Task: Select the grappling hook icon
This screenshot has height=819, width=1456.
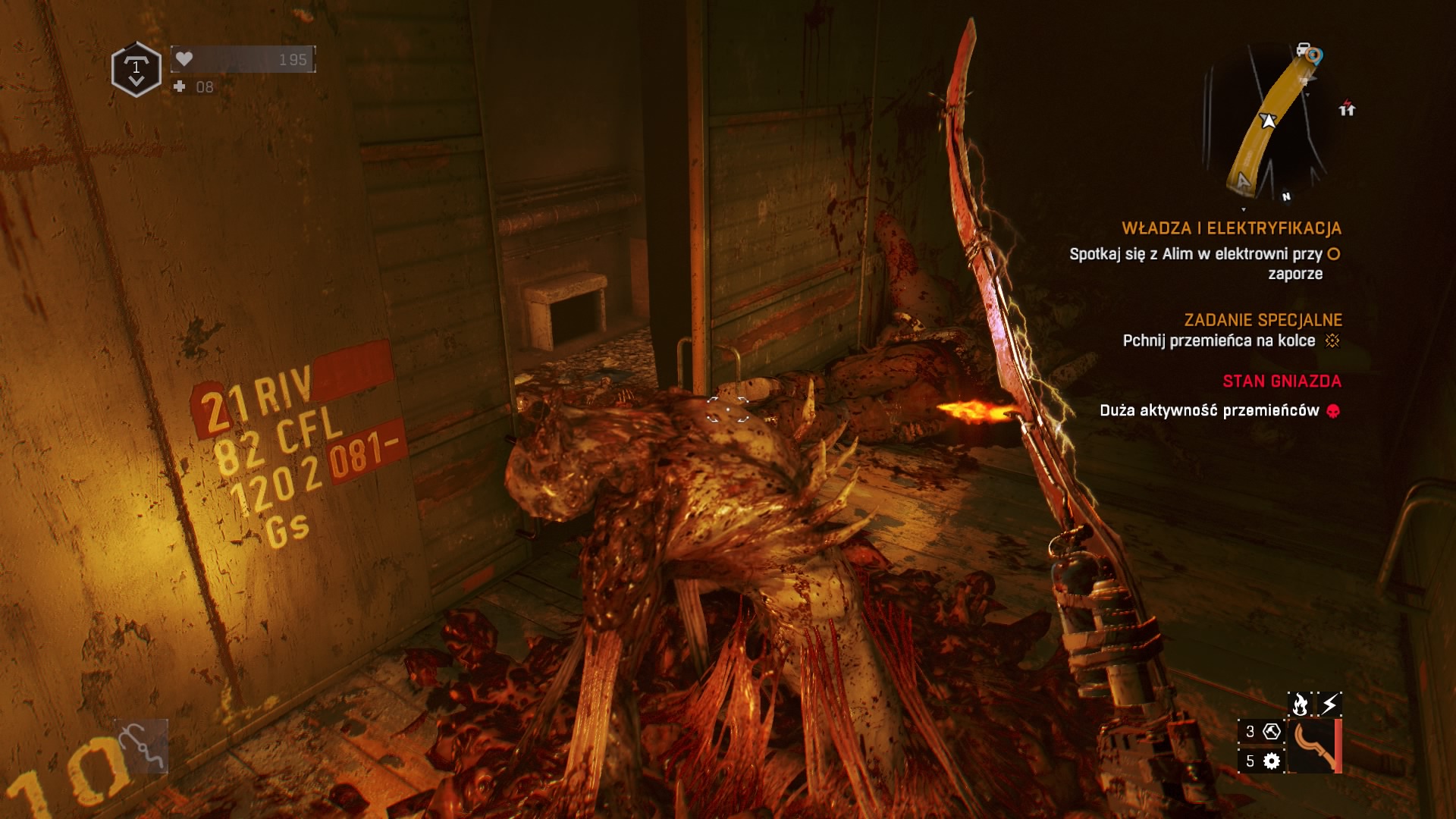Action: tap(141, 745)
